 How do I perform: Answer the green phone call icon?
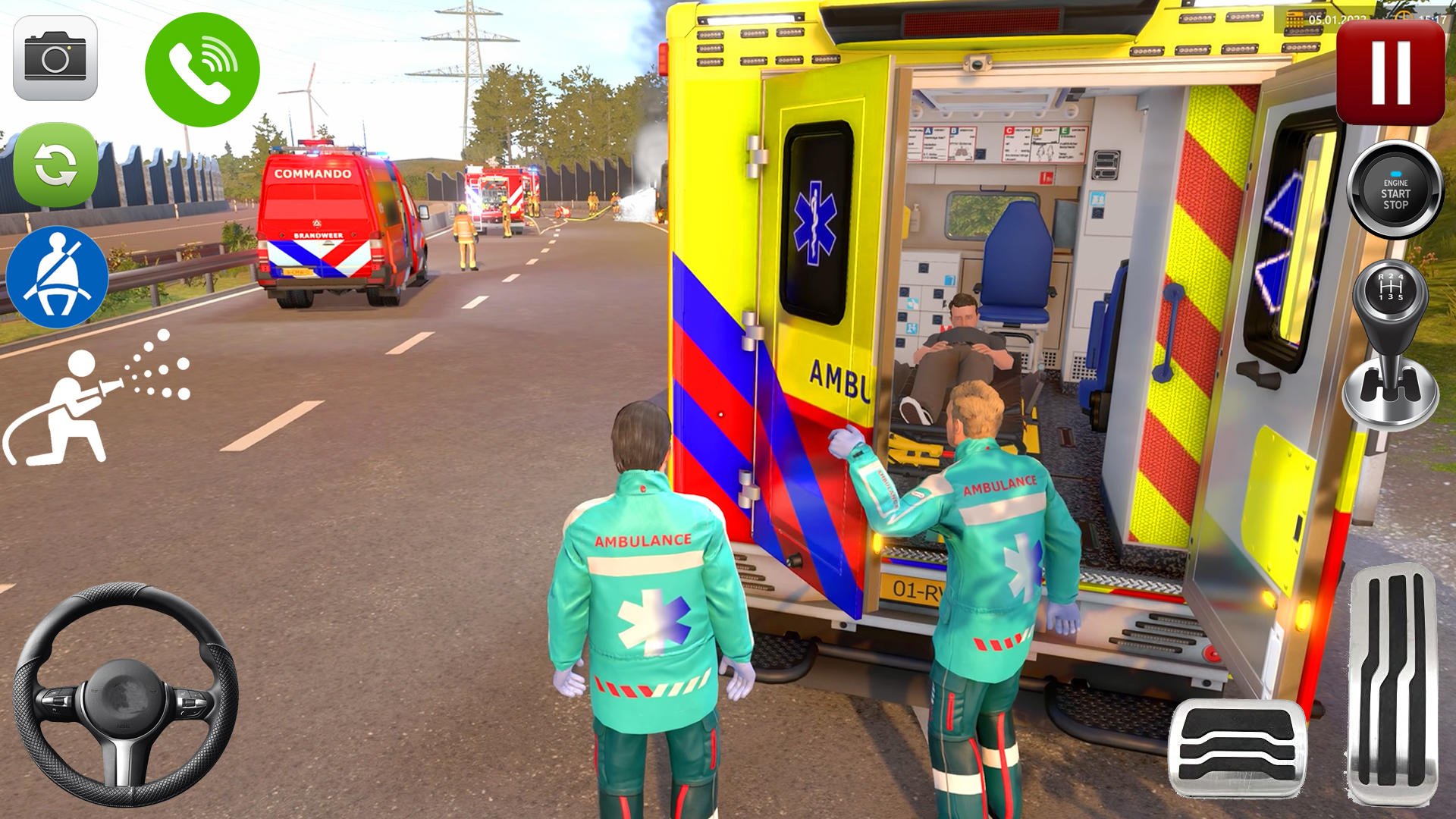coord(201,68)
